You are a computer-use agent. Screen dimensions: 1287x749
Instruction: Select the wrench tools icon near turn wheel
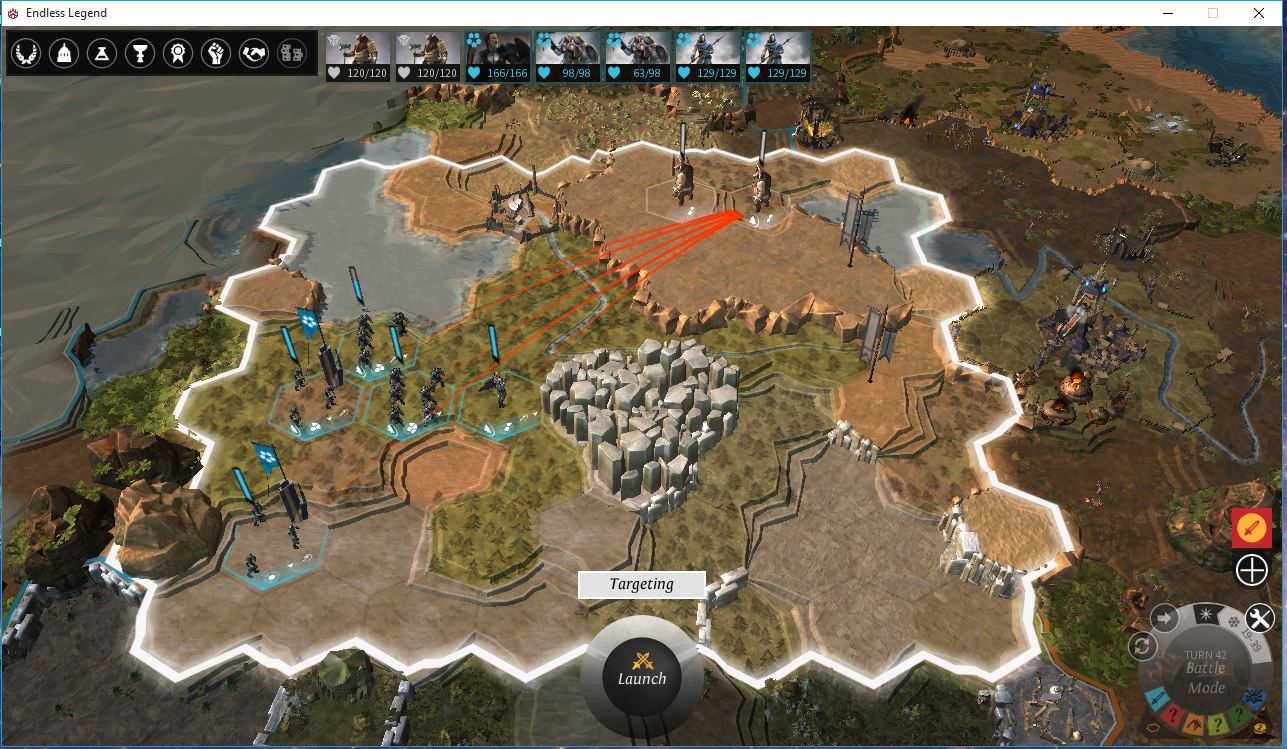click(1257, 616)
